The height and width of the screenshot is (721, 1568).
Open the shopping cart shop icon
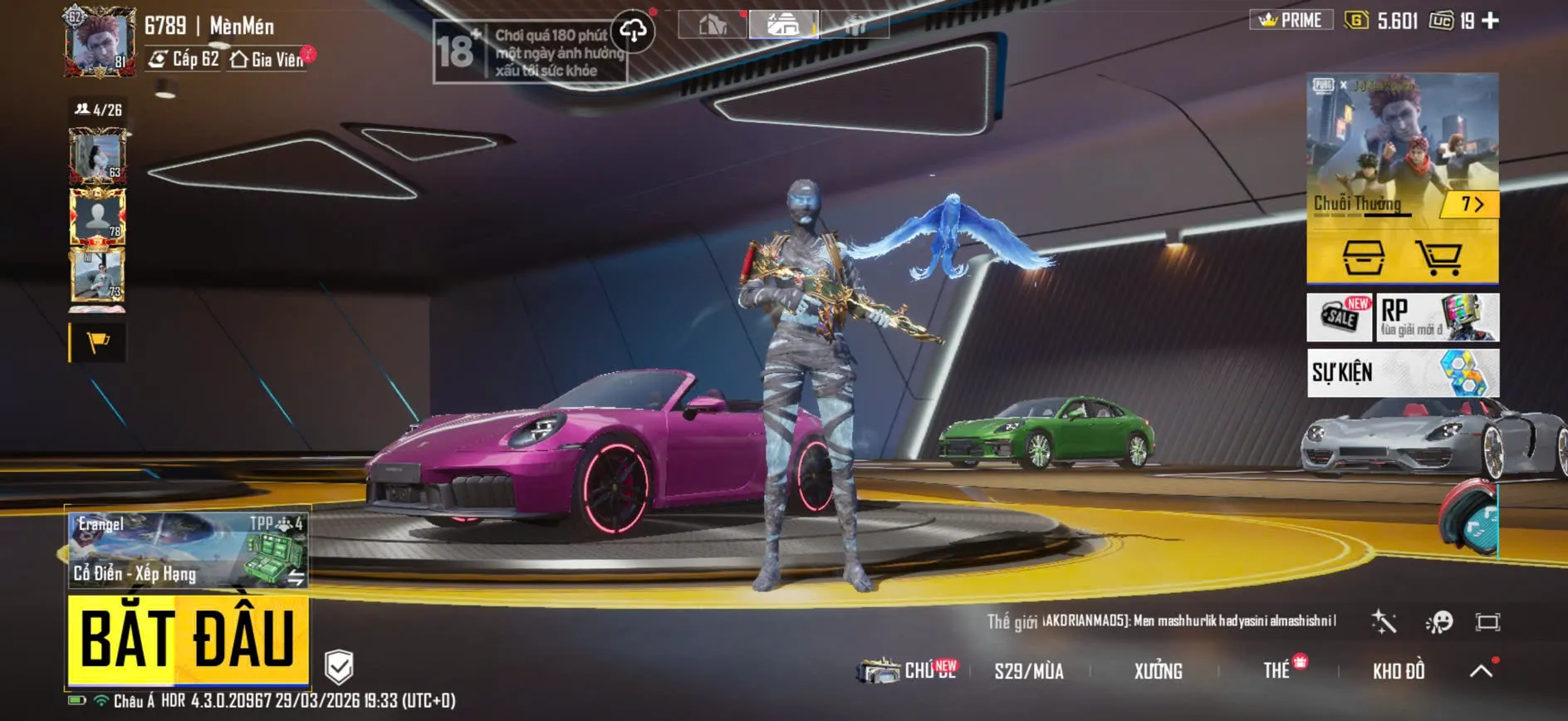[x=1439, y=257]
